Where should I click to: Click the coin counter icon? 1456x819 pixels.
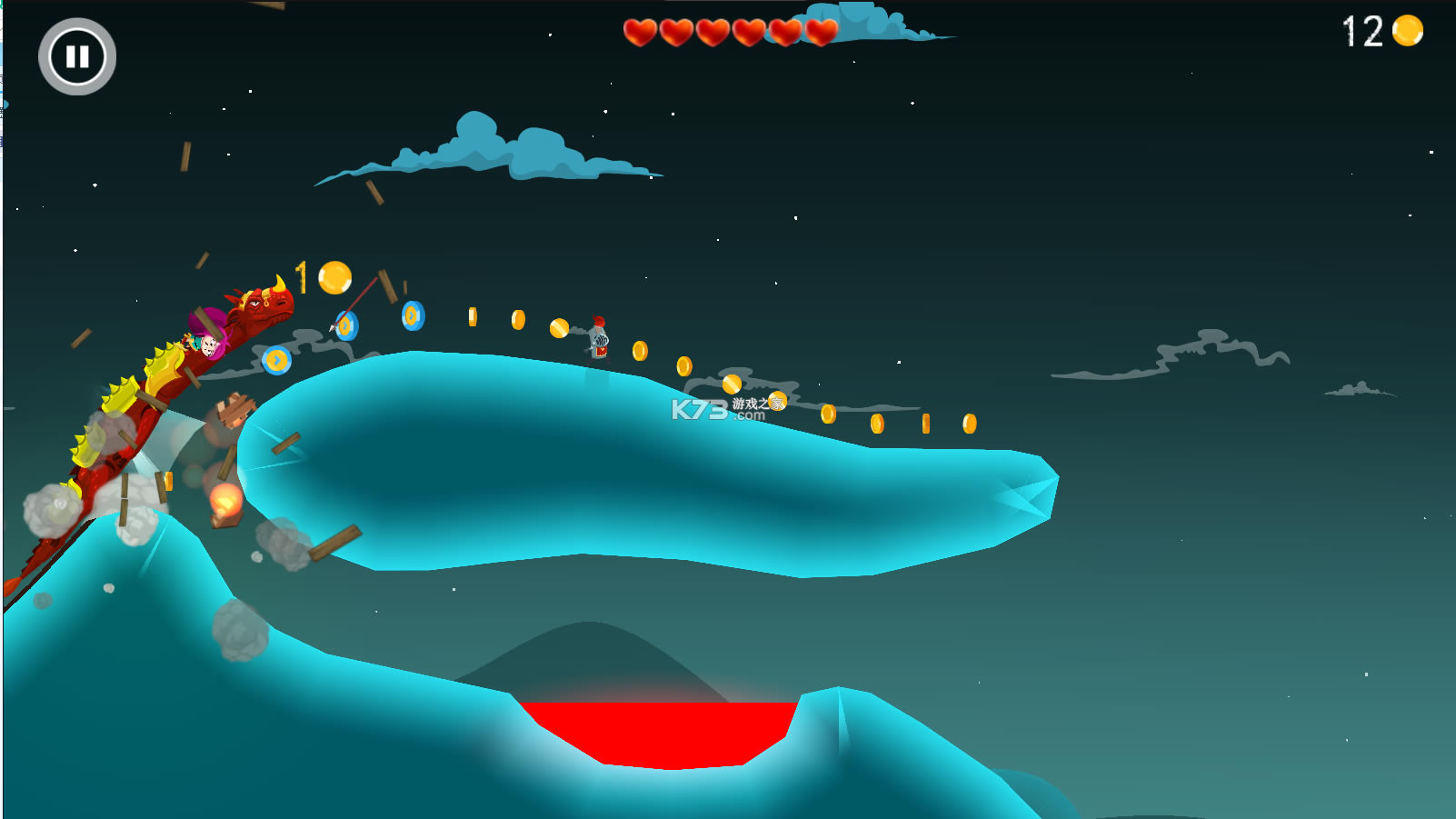click(1407, 30)
